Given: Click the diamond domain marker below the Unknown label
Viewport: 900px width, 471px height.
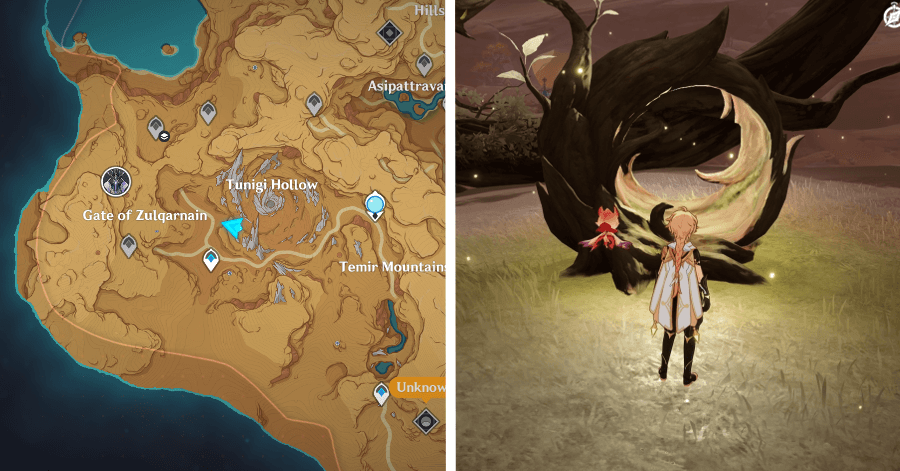Looking at the screenshot, I should [427, 420].
